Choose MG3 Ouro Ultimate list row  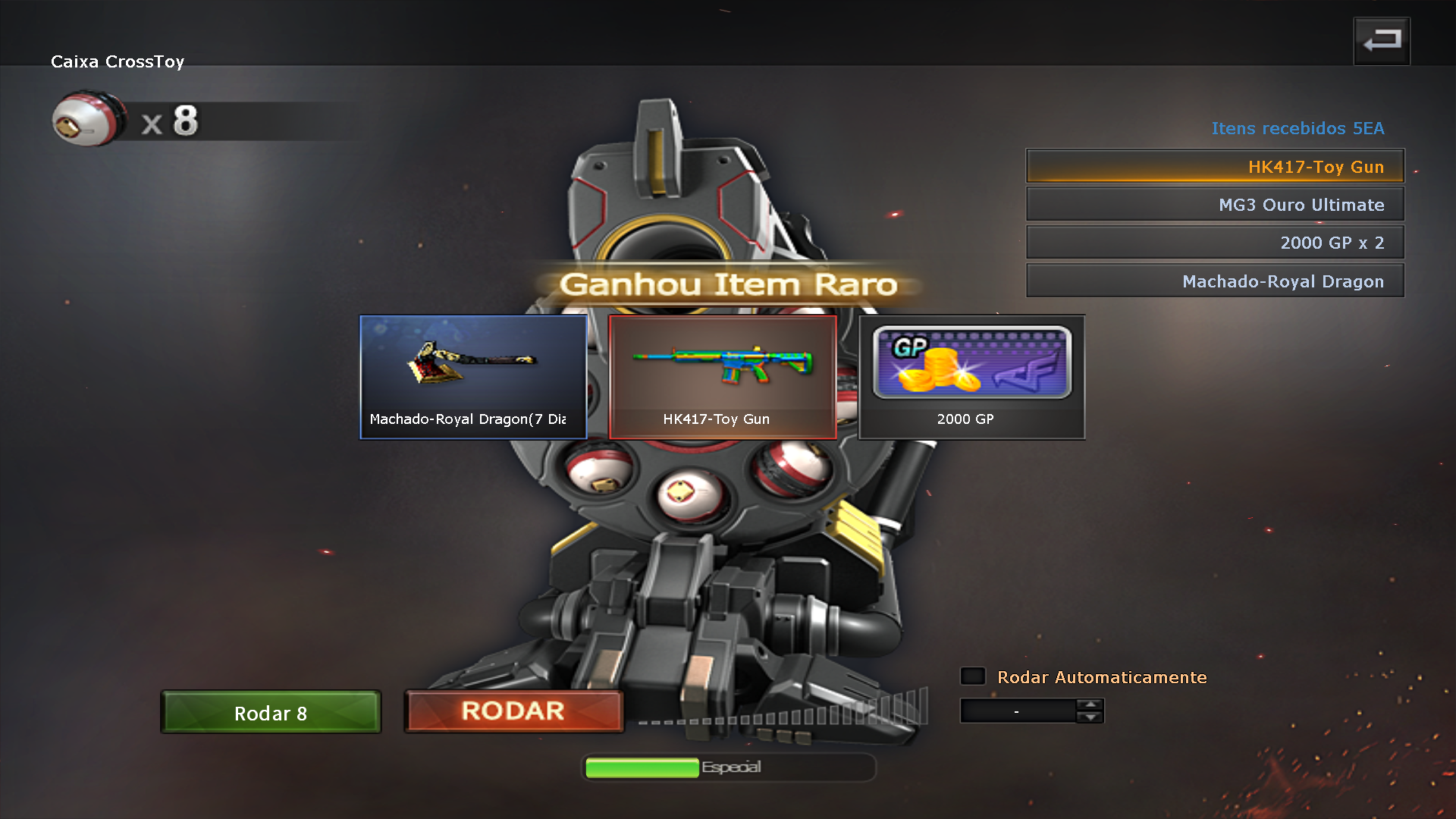1215,205
